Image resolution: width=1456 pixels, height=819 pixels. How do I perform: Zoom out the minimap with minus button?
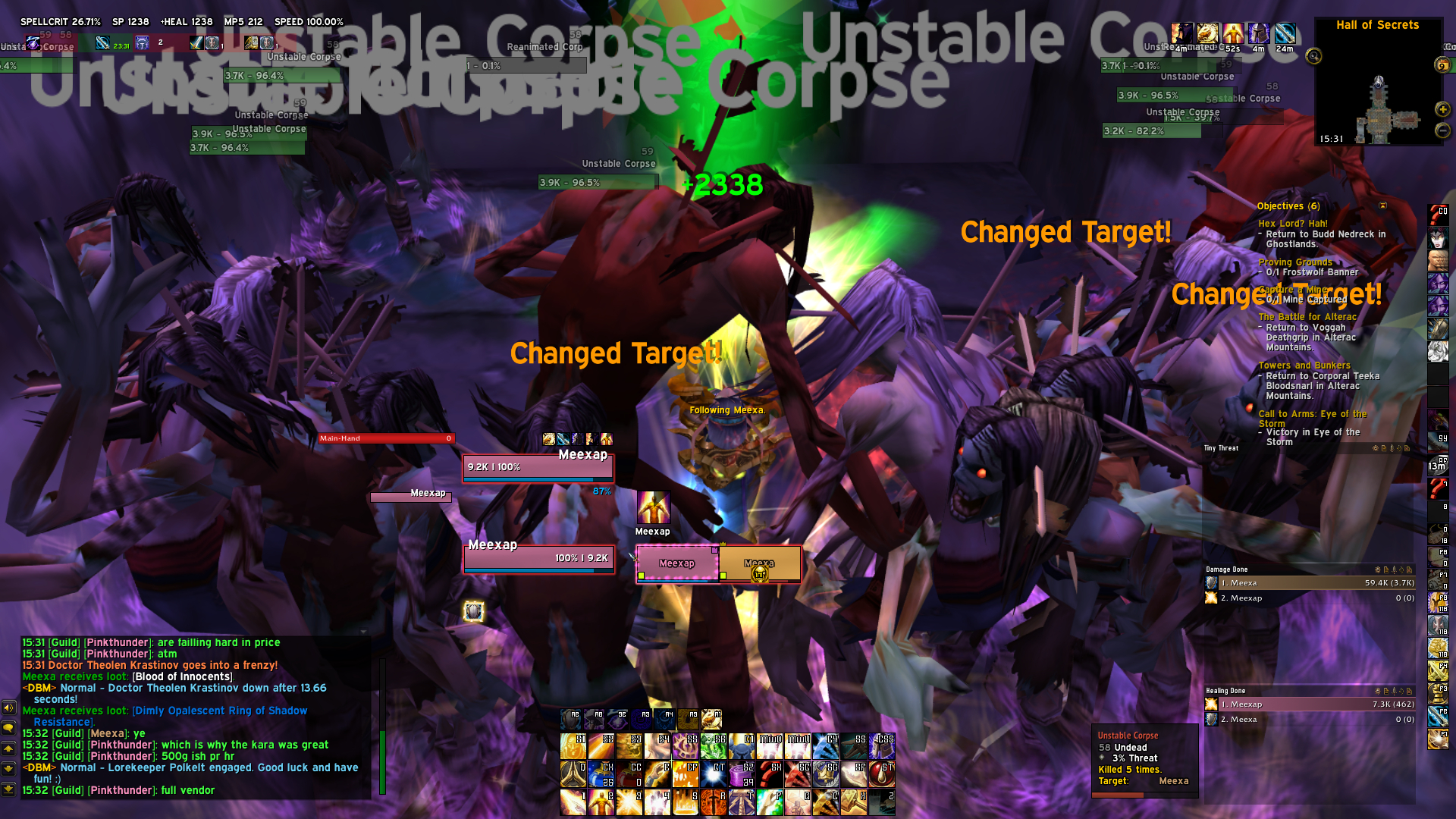1442,130
